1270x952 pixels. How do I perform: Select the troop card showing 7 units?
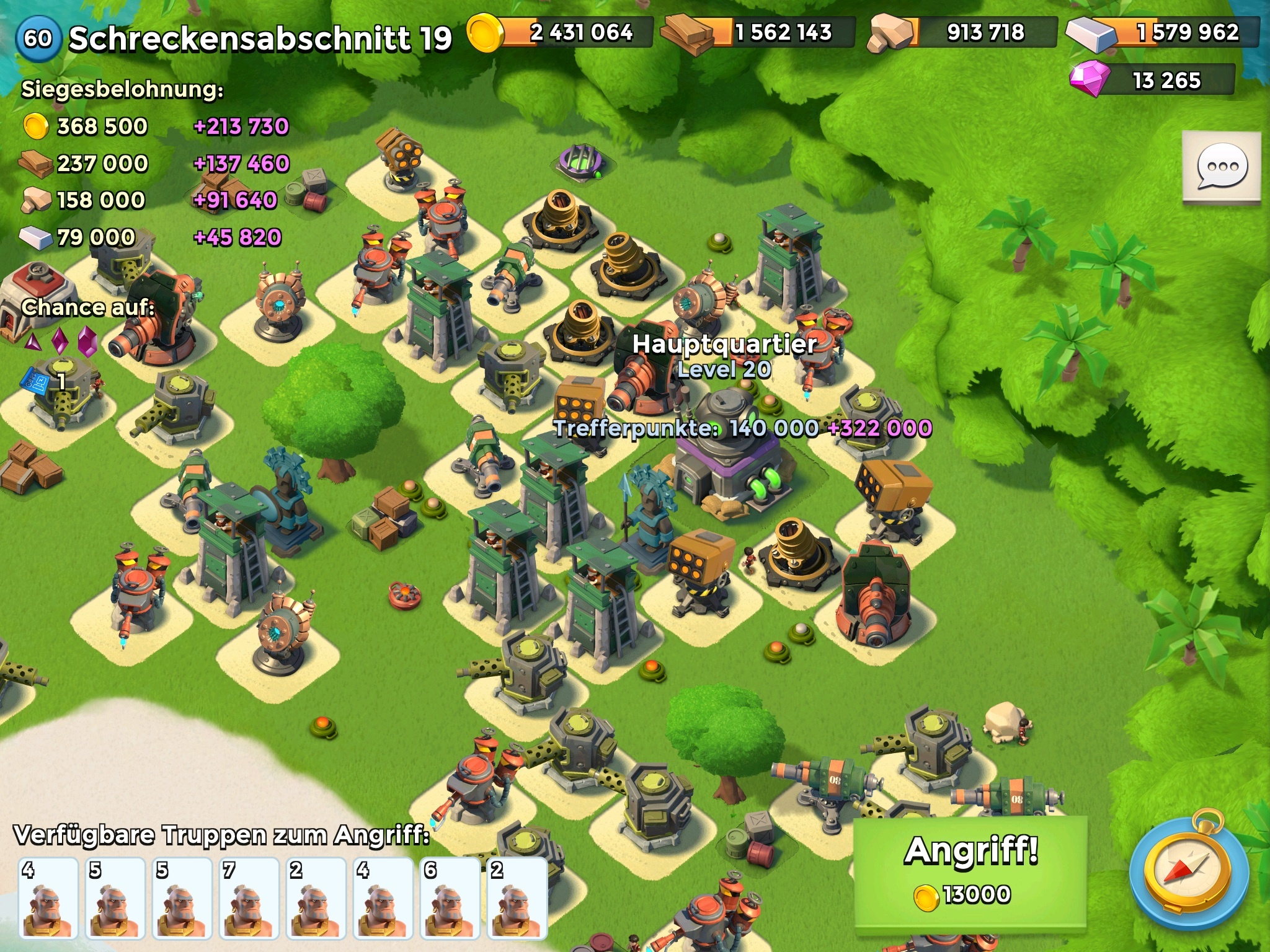(247, 897)
